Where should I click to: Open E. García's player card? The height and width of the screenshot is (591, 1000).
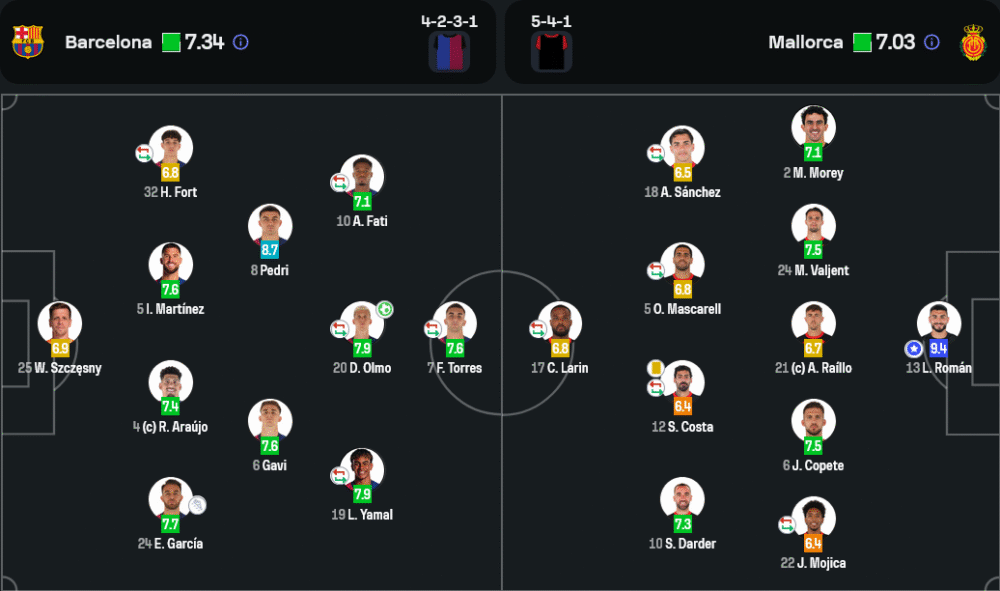[171, 501]
